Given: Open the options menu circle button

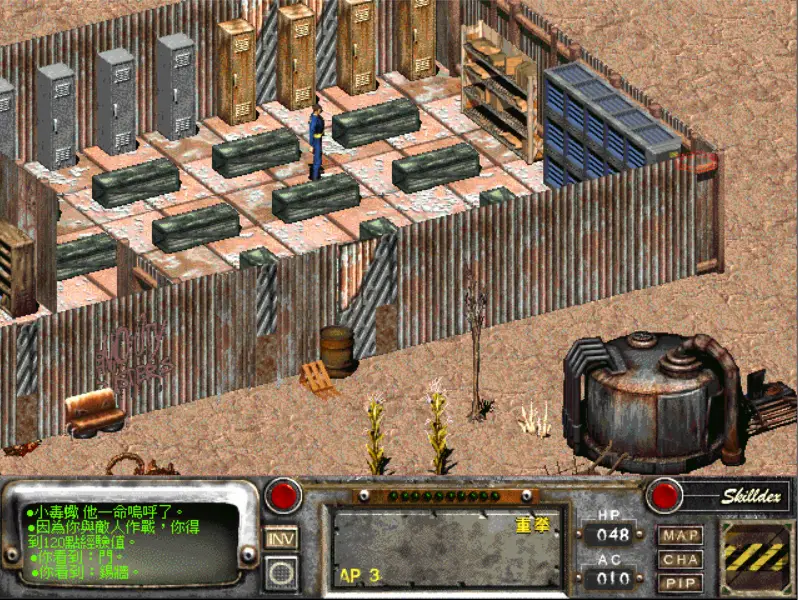Looking at the screenshot, I should coord(281,572).
